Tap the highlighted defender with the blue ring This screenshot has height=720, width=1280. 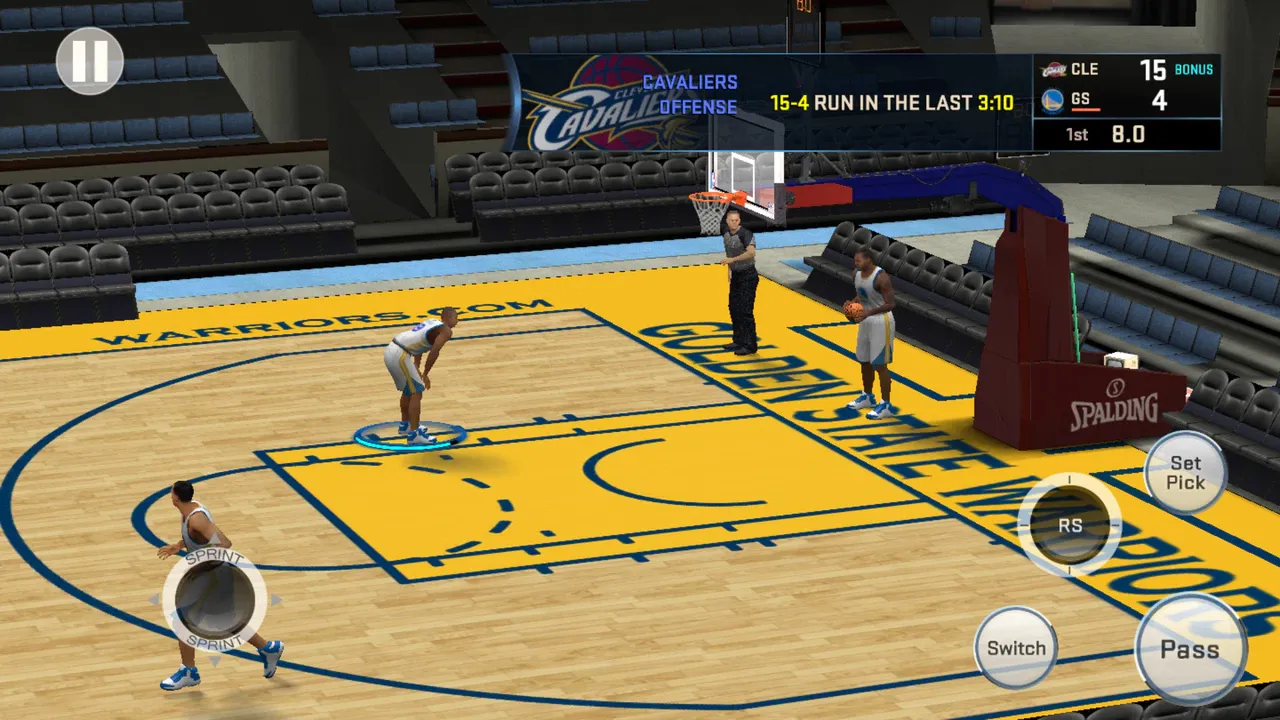pos(415,380)
